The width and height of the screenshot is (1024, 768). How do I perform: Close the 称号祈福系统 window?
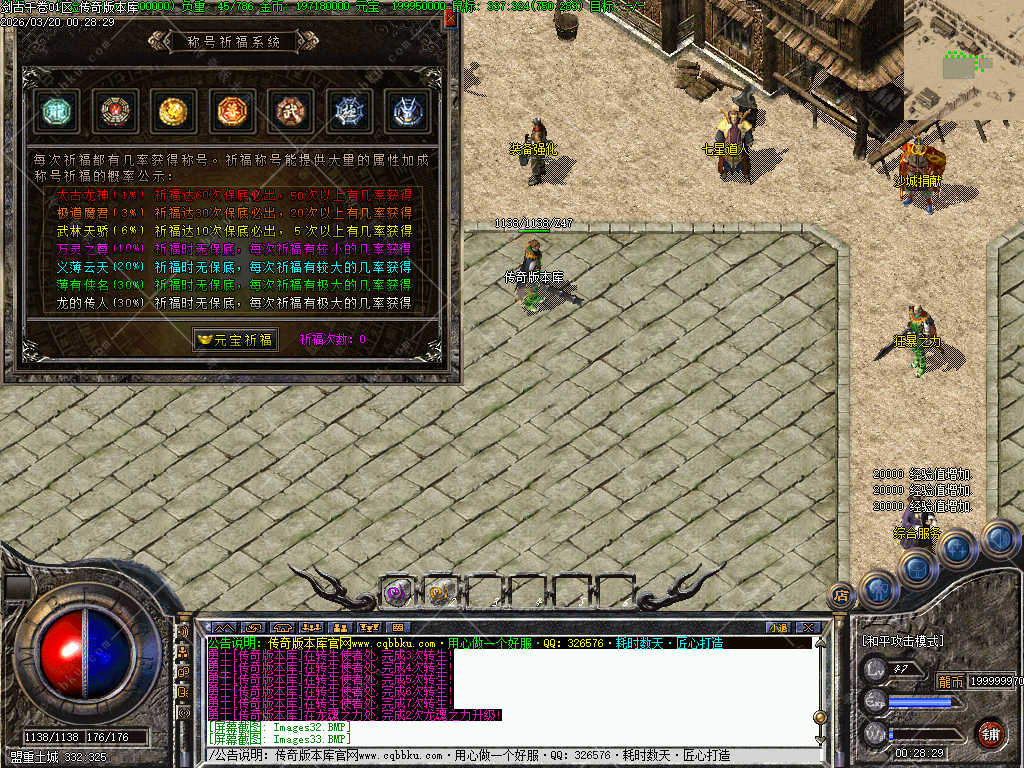pyautogui.click(x=450, y=18)
